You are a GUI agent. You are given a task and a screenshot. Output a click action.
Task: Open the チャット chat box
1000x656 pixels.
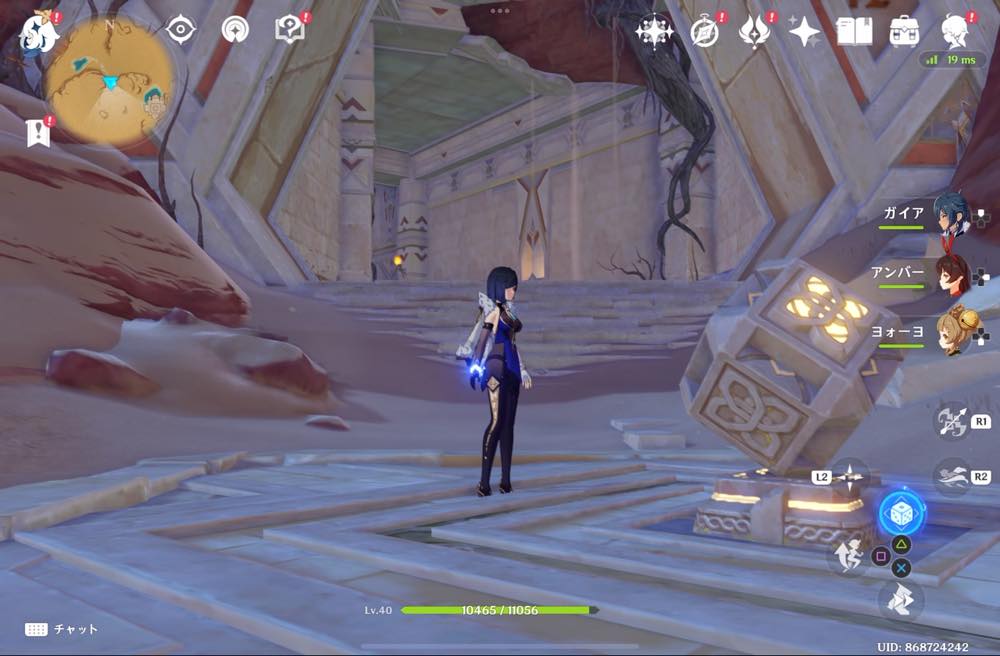(62, 629)
